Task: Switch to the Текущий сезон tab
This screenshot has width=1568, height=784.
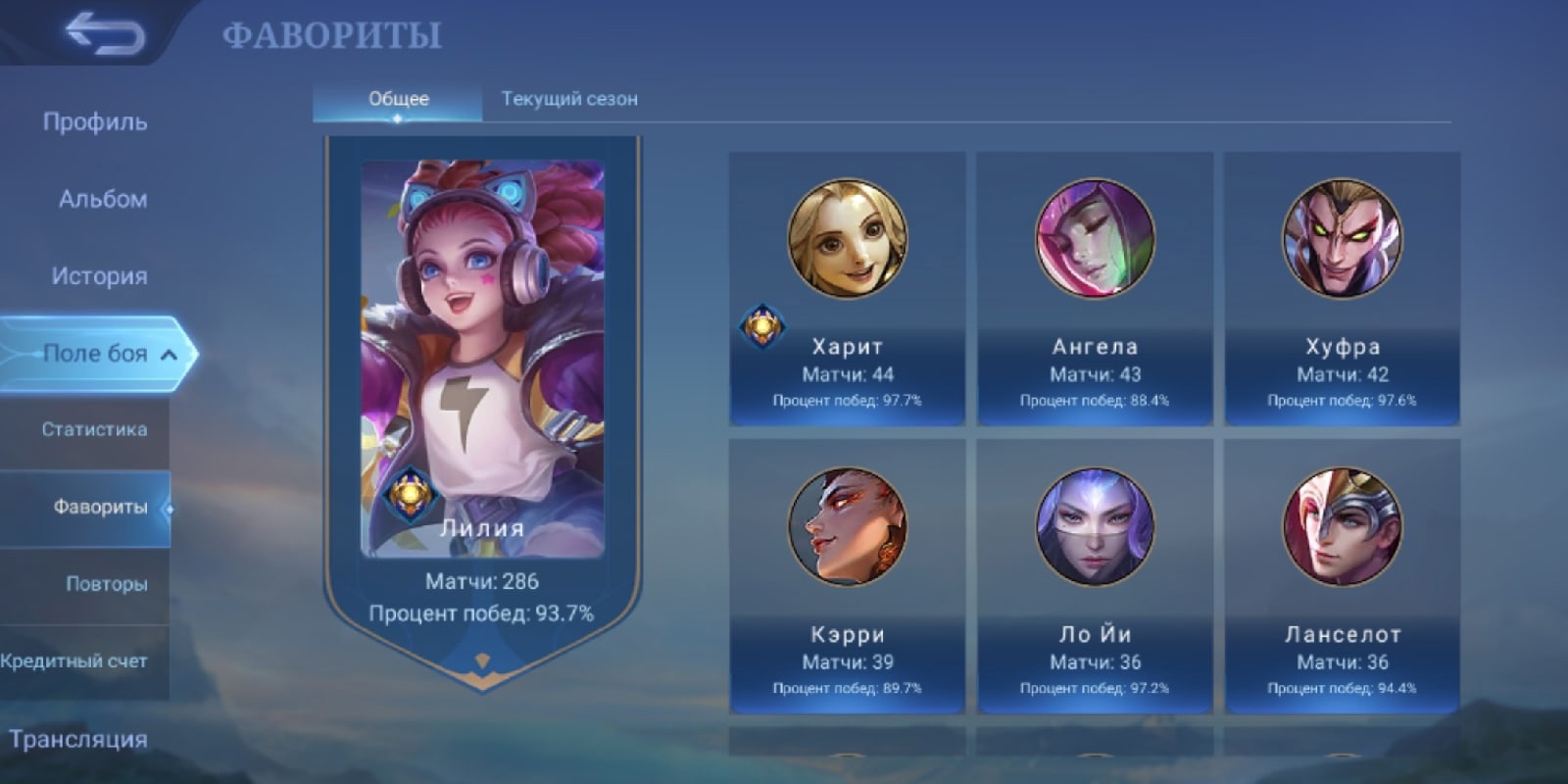Action: point(569,99)
